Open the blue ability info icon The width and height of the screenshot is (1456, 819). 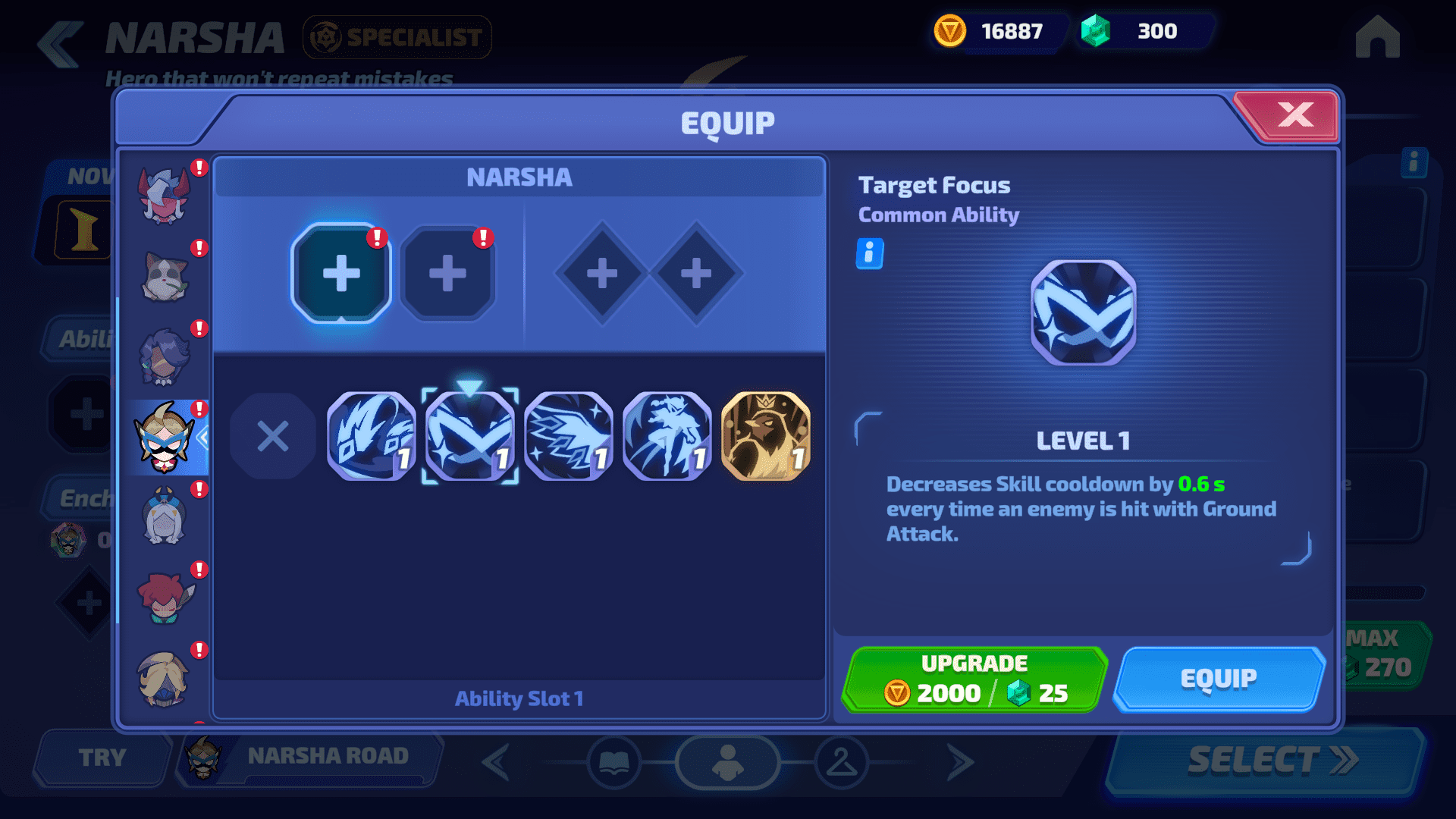[869, 253]
